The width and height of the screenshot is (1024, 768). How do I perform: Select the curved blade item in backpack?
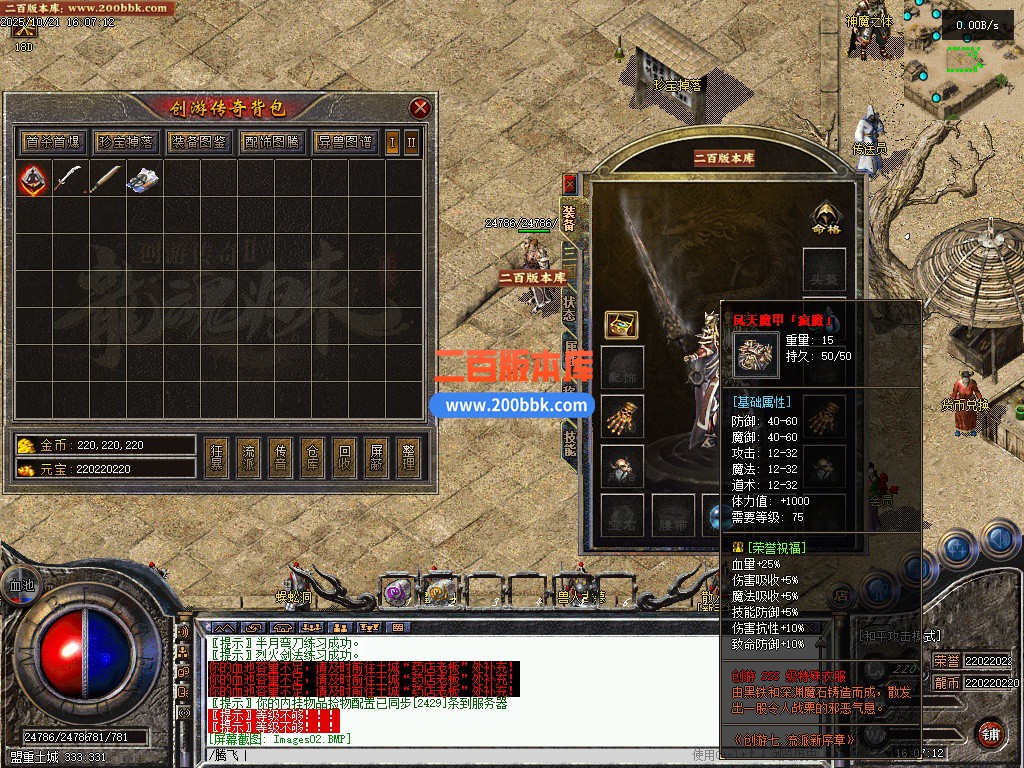tap(68, 179)
